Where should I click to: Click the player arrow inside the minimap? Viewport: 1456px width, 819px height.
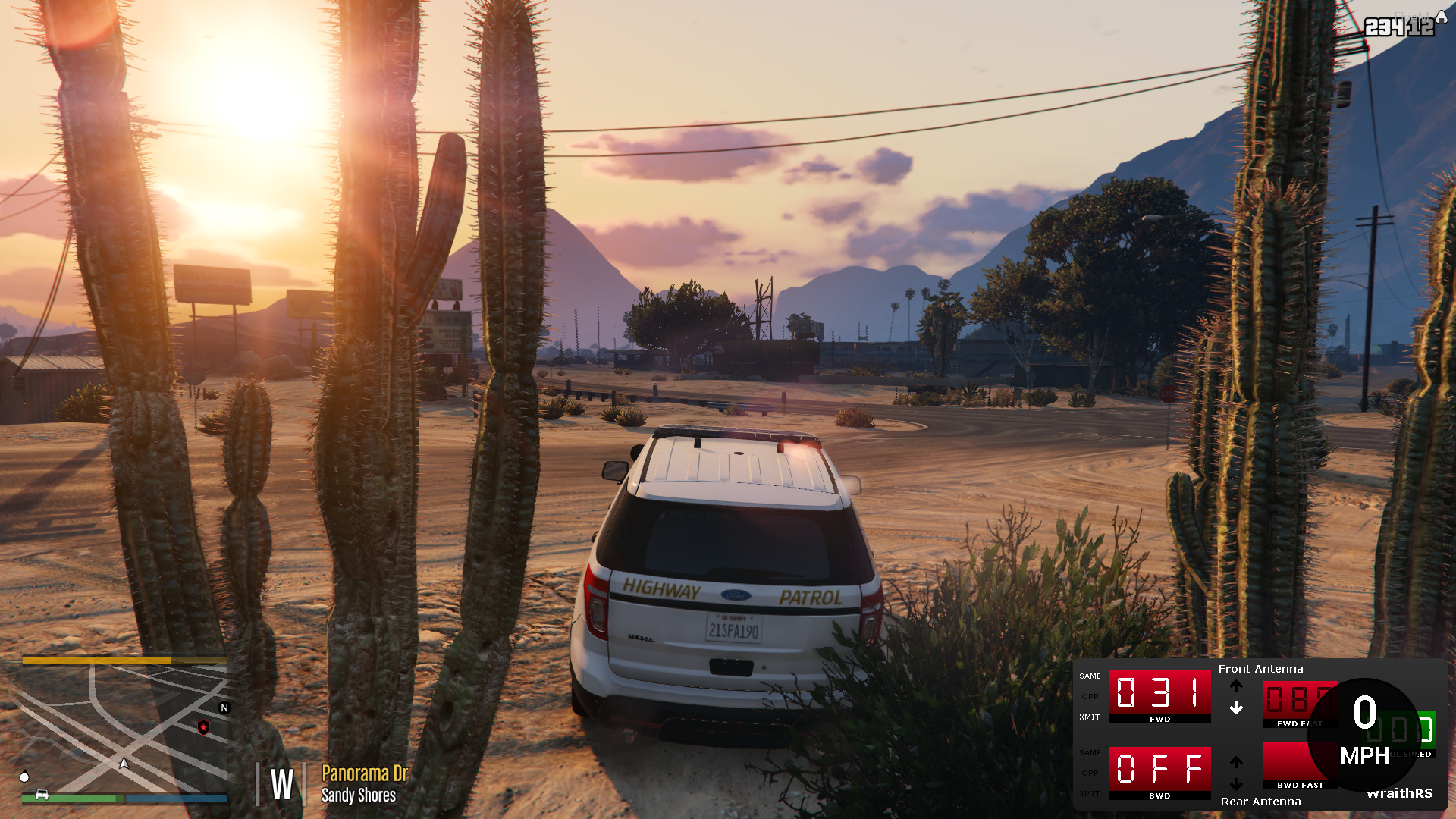pyautogui.click(x=124, y=764)
